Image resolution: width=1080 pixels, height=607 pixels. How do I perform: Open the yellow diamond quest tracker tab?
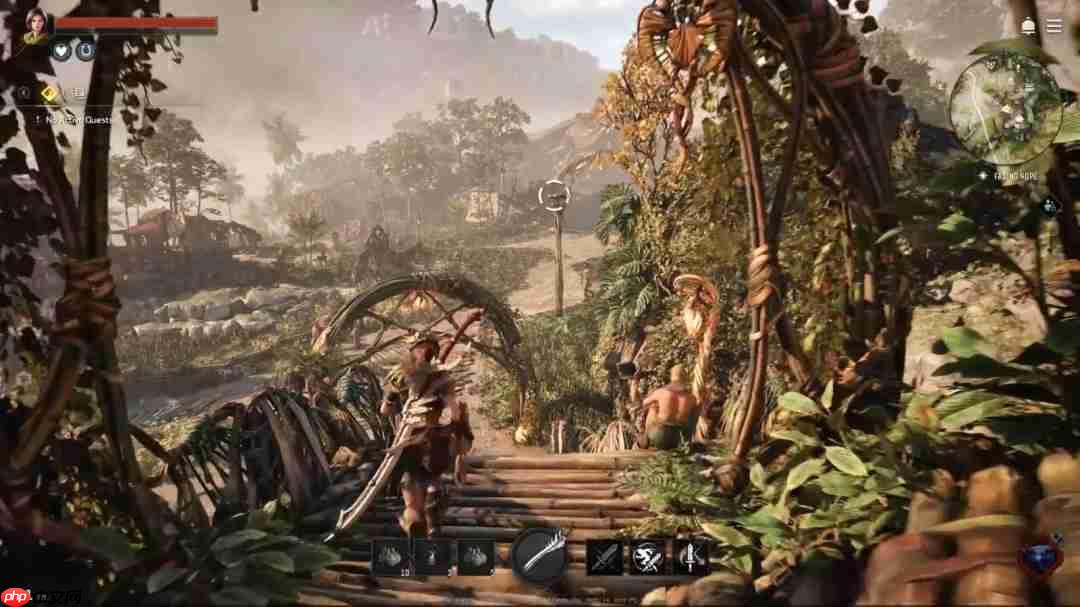(x=49, y=93)
